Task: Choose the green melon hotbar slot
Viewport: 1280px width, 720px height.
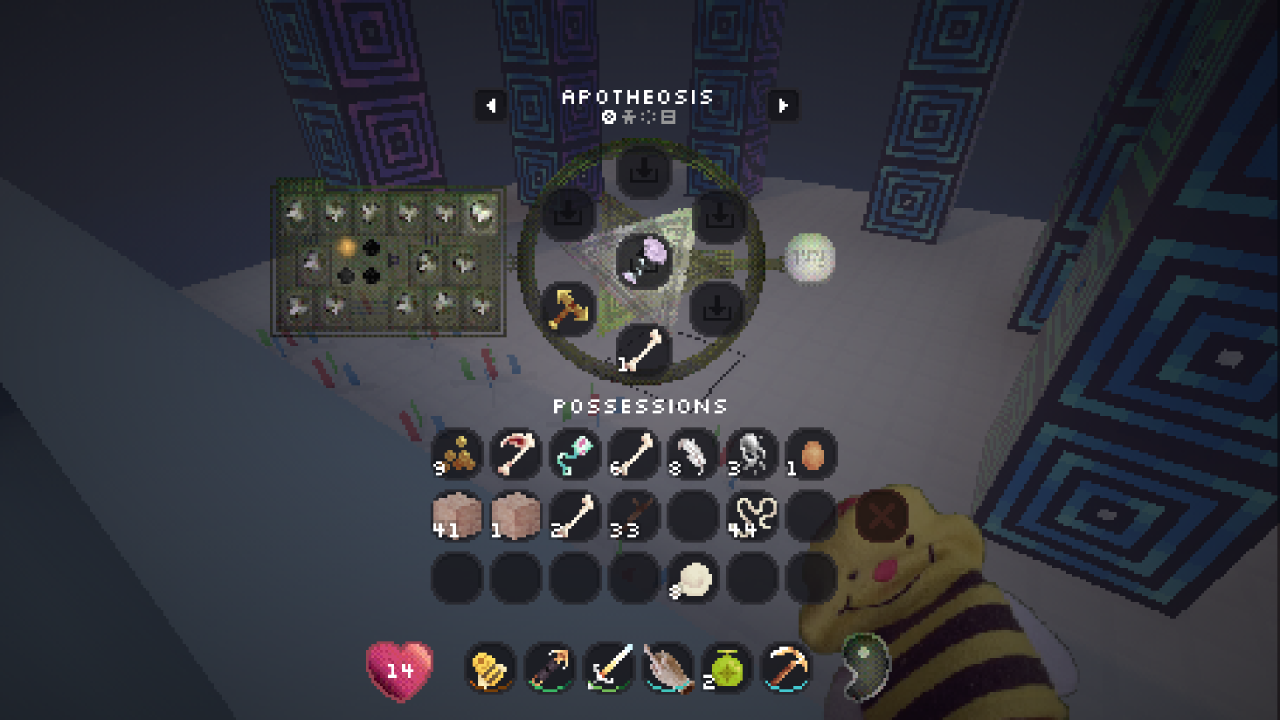Action: coord(728,667)
